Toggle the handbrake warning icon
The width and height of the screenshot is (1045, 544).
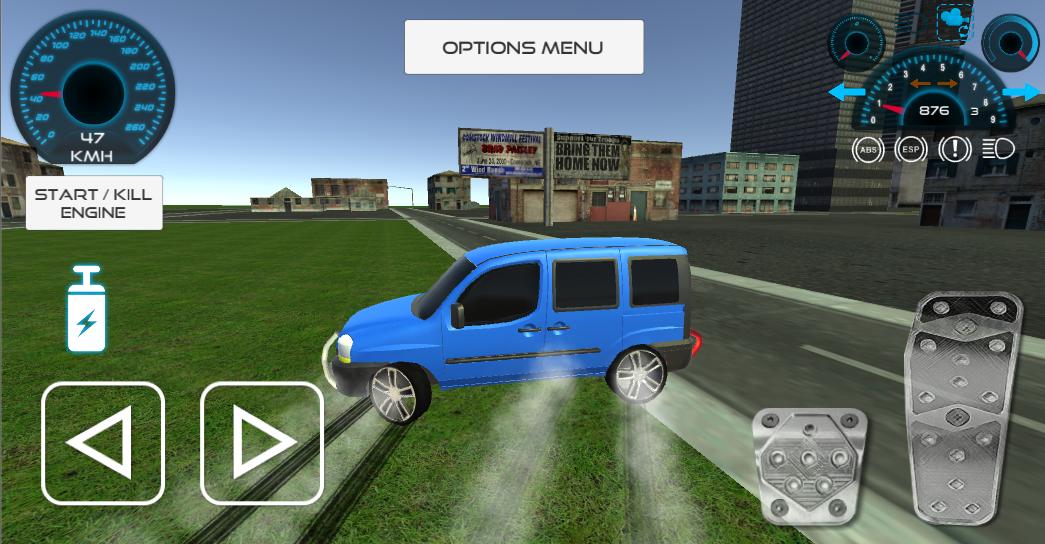tap(955, 150)
